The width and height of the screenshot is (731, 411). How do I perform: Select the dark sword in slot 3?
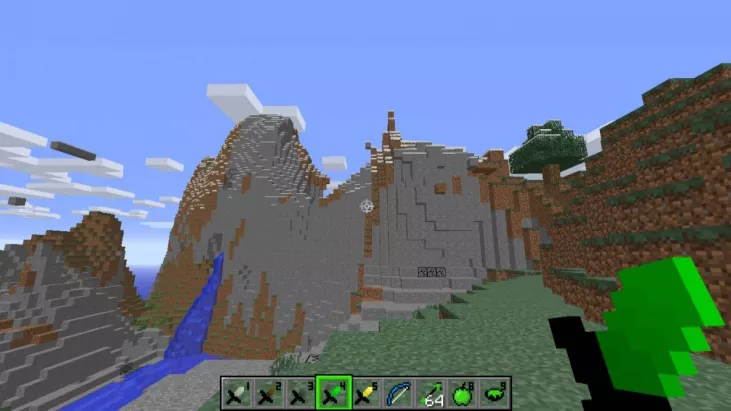299,393
